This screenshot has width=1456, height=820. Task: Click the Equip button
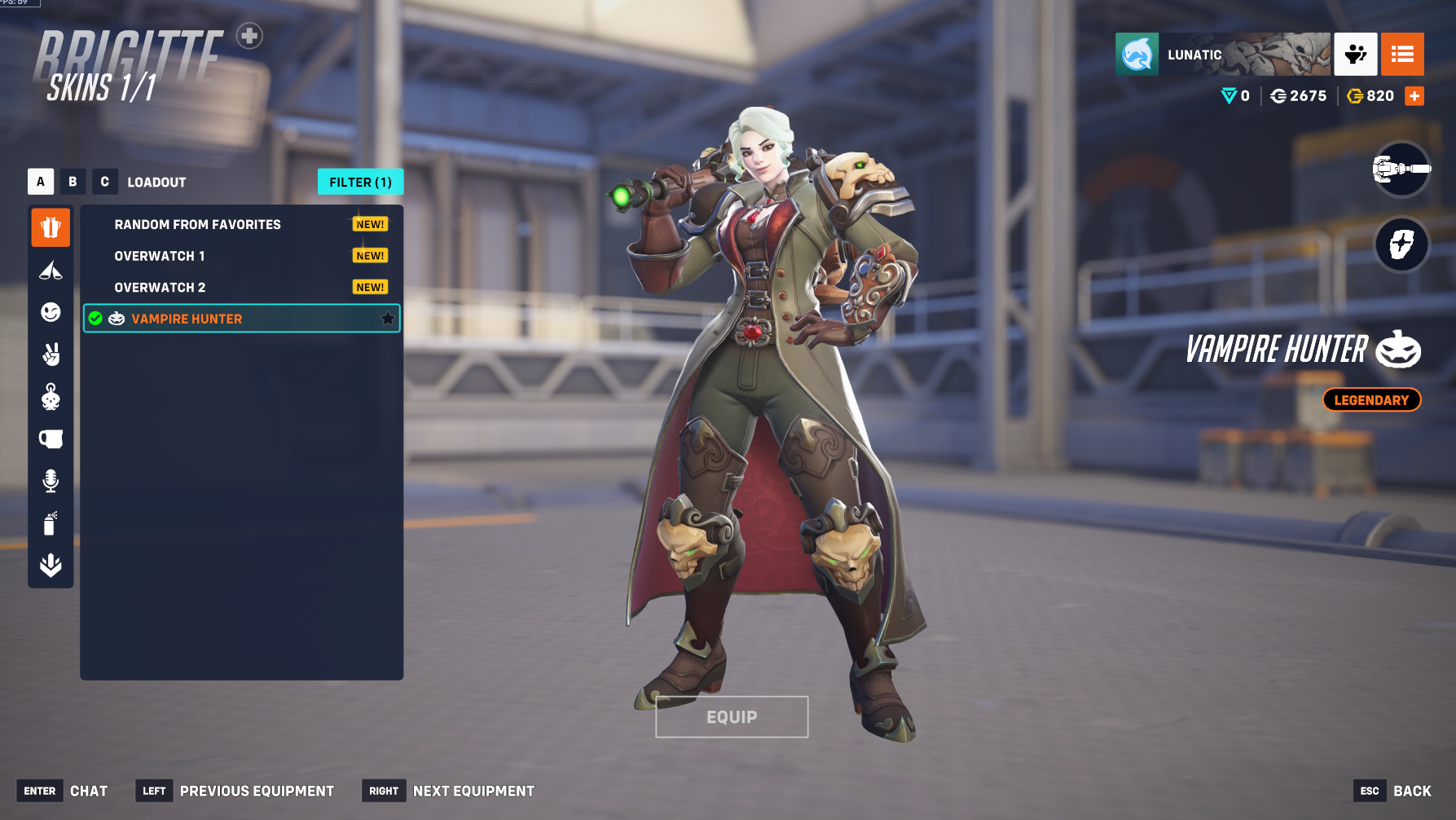[732, 716]
